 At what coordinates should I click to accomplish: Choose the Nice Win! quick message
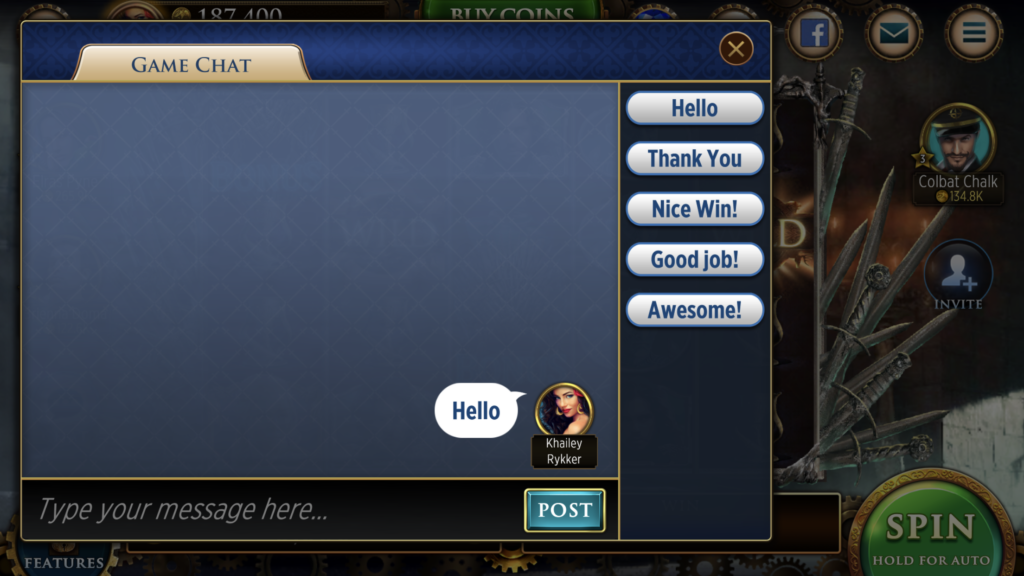point(694,209)
